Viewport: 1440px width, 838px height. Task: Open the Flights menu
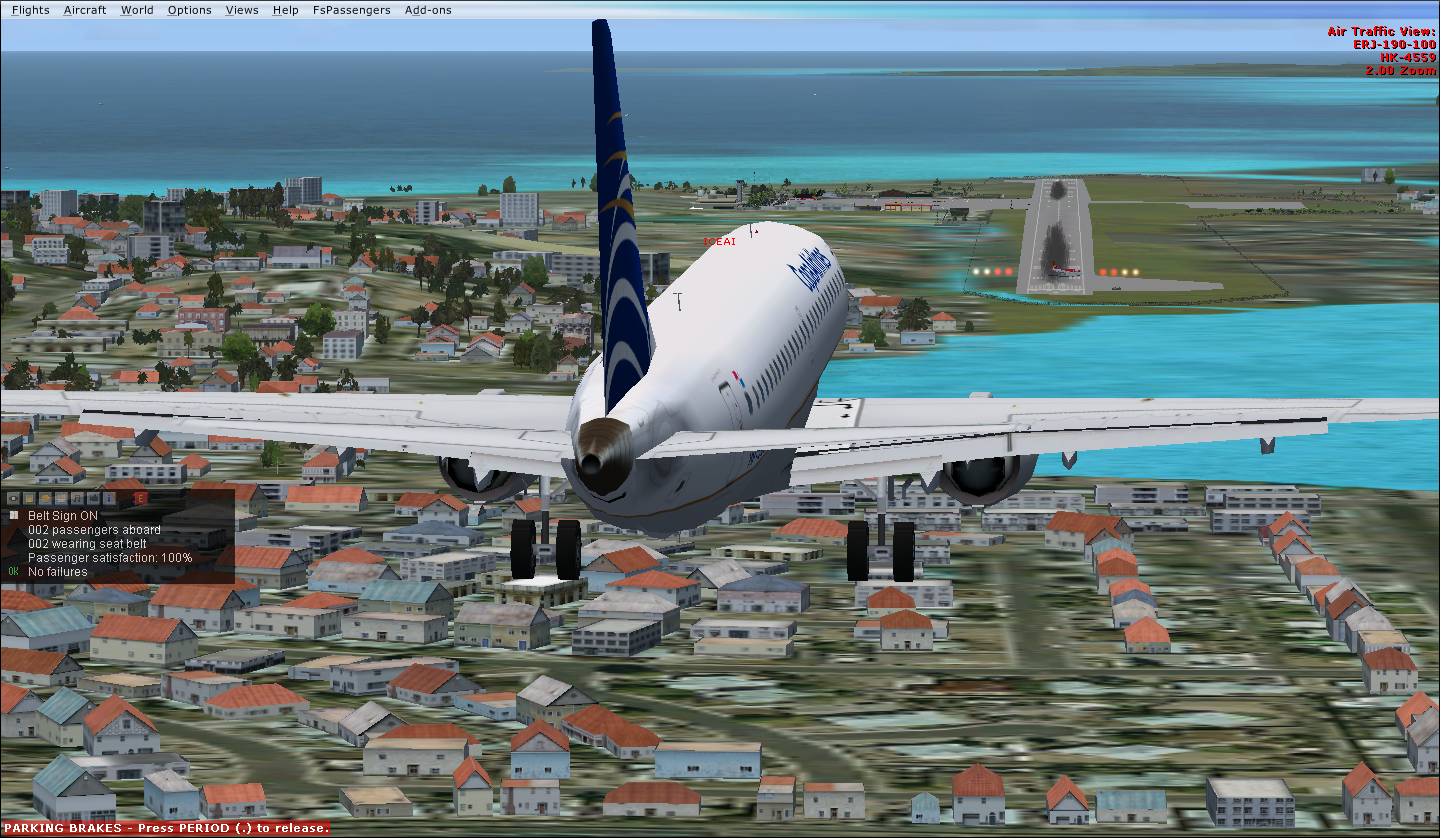(x=30, y=10)
